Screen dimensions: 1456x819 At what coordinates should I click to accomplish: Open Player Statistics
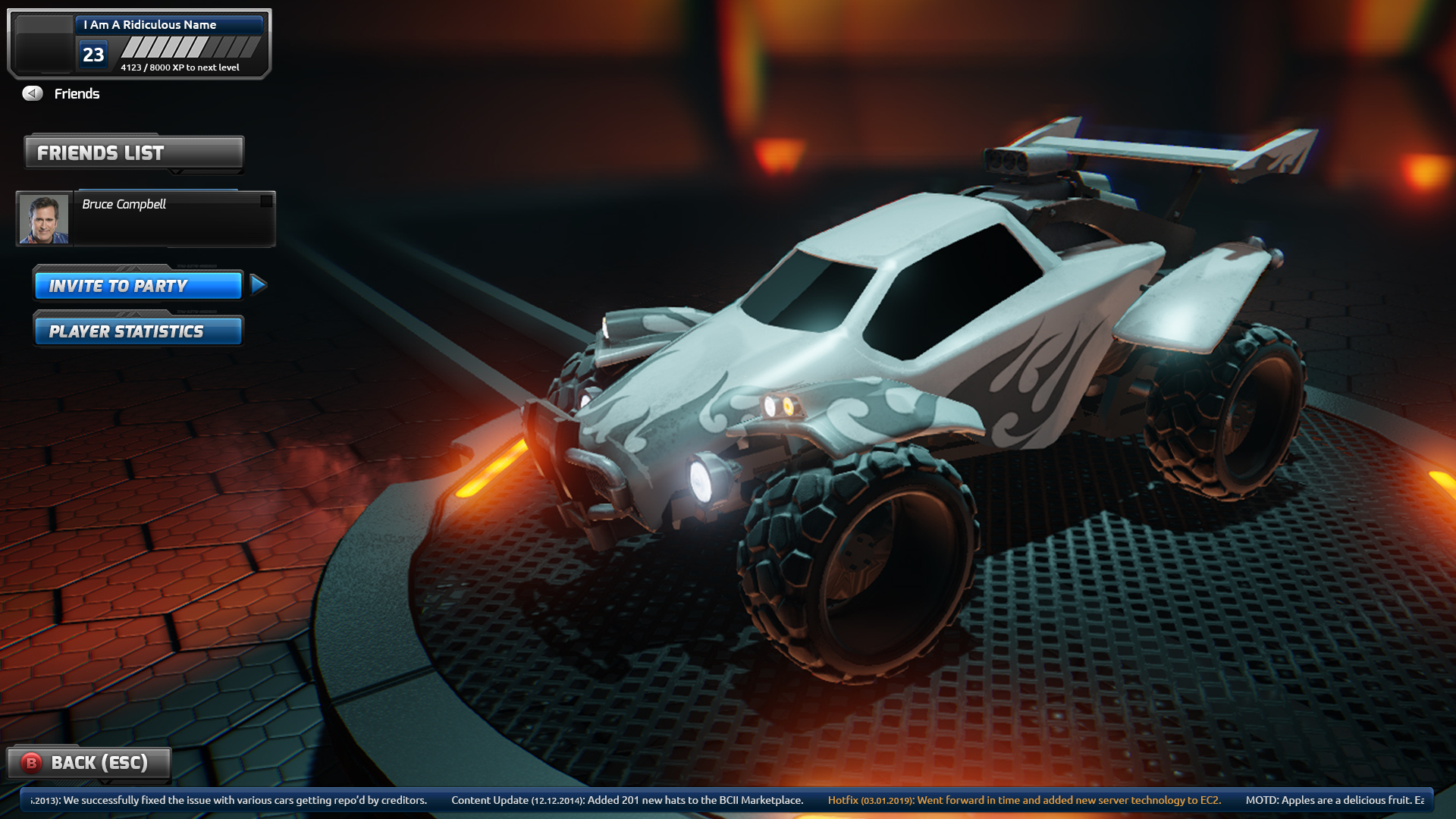[138, 331]
